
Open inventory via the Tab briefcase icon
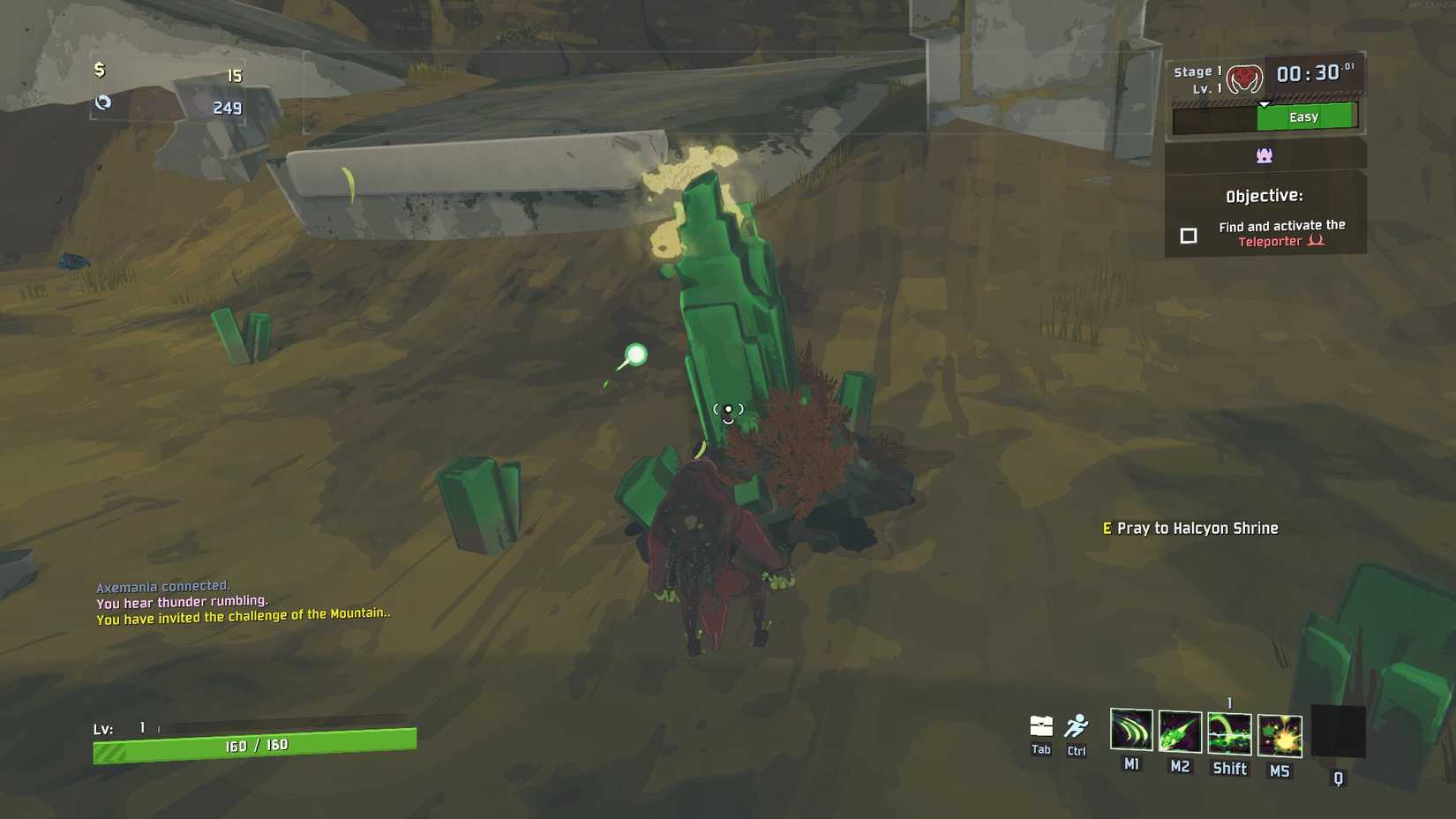coord(1040,724)
